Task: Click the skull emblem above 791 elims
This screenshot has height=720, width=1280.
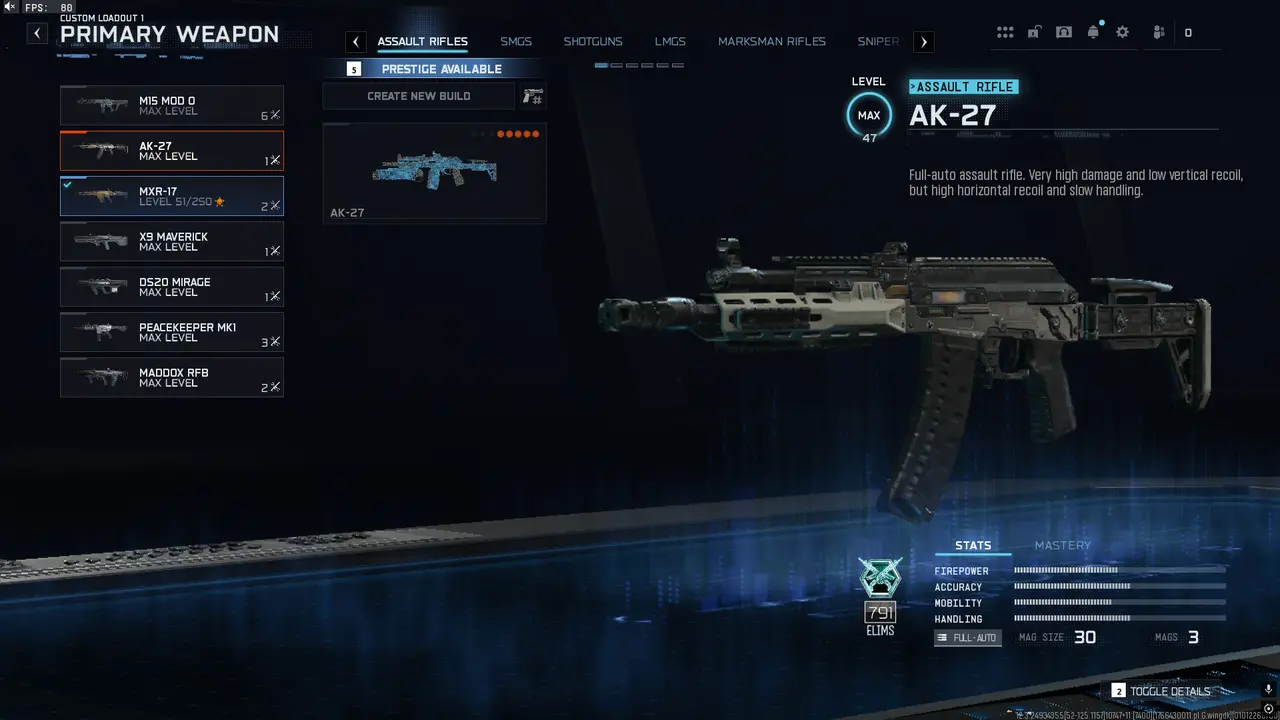Action: pos(880,577)
